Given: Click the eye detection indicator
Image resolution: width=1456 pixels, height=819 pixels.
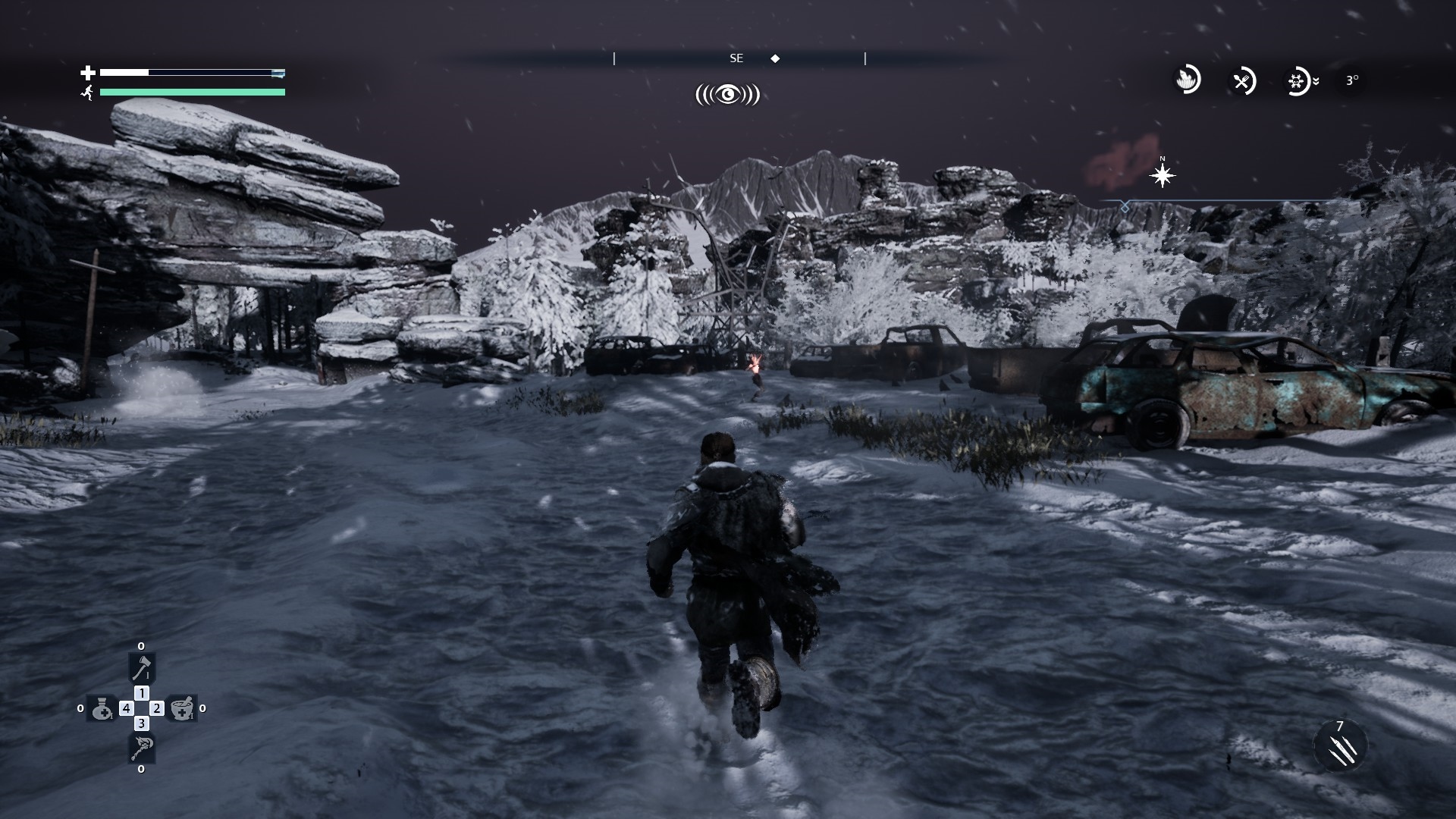Looking at the screenshot, I should tap(728, 95).
